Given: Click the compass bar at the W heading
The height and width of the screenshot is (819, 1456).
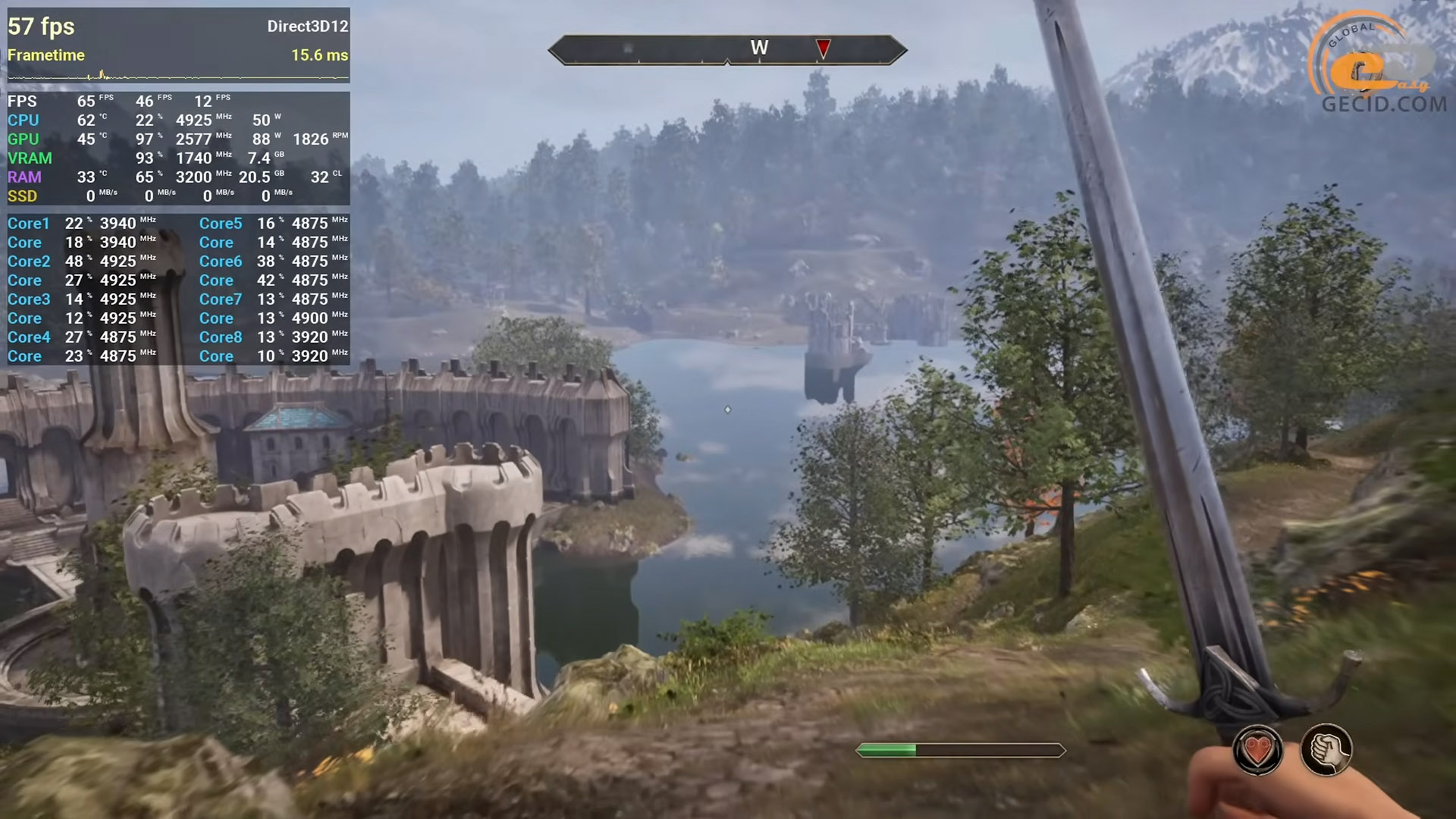Looking at the screenshot, I should (x=759, y=49).
